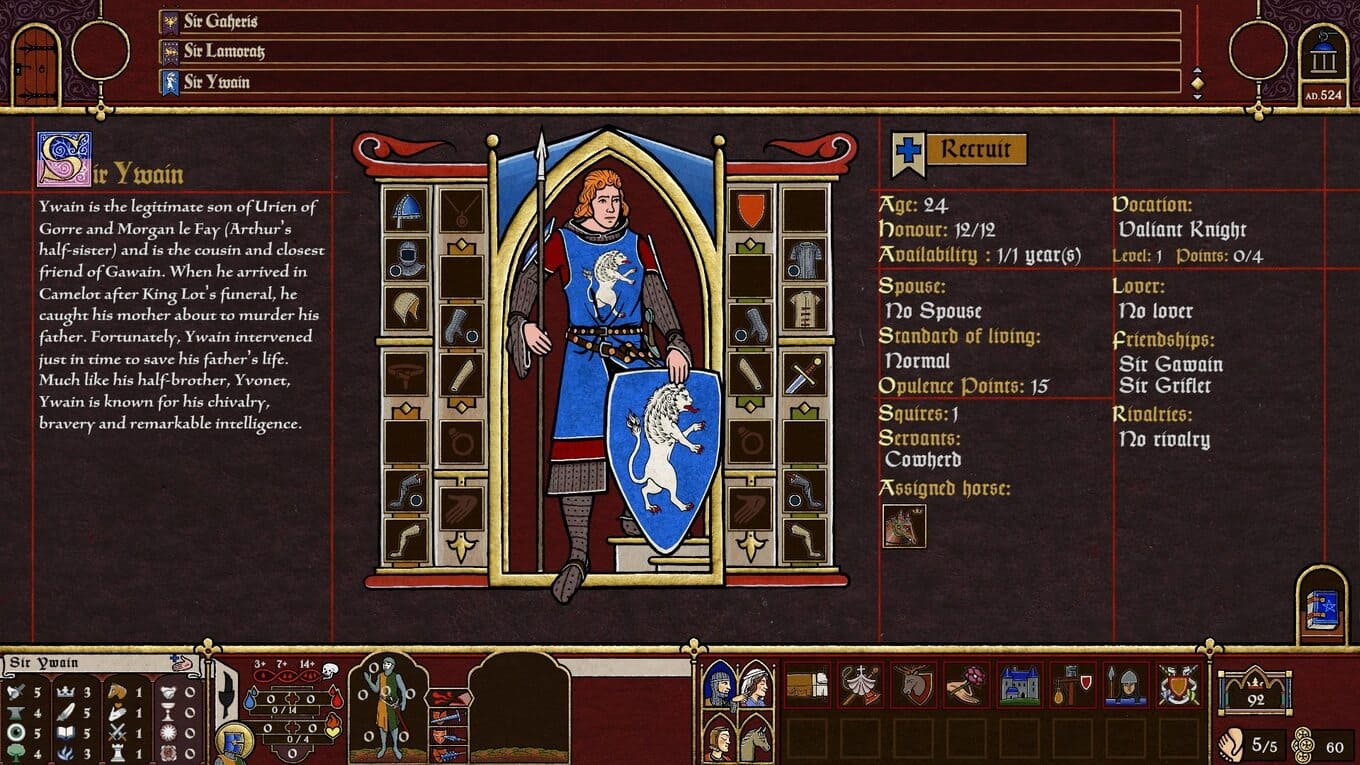Open the blue book with star

point(1322,610)
